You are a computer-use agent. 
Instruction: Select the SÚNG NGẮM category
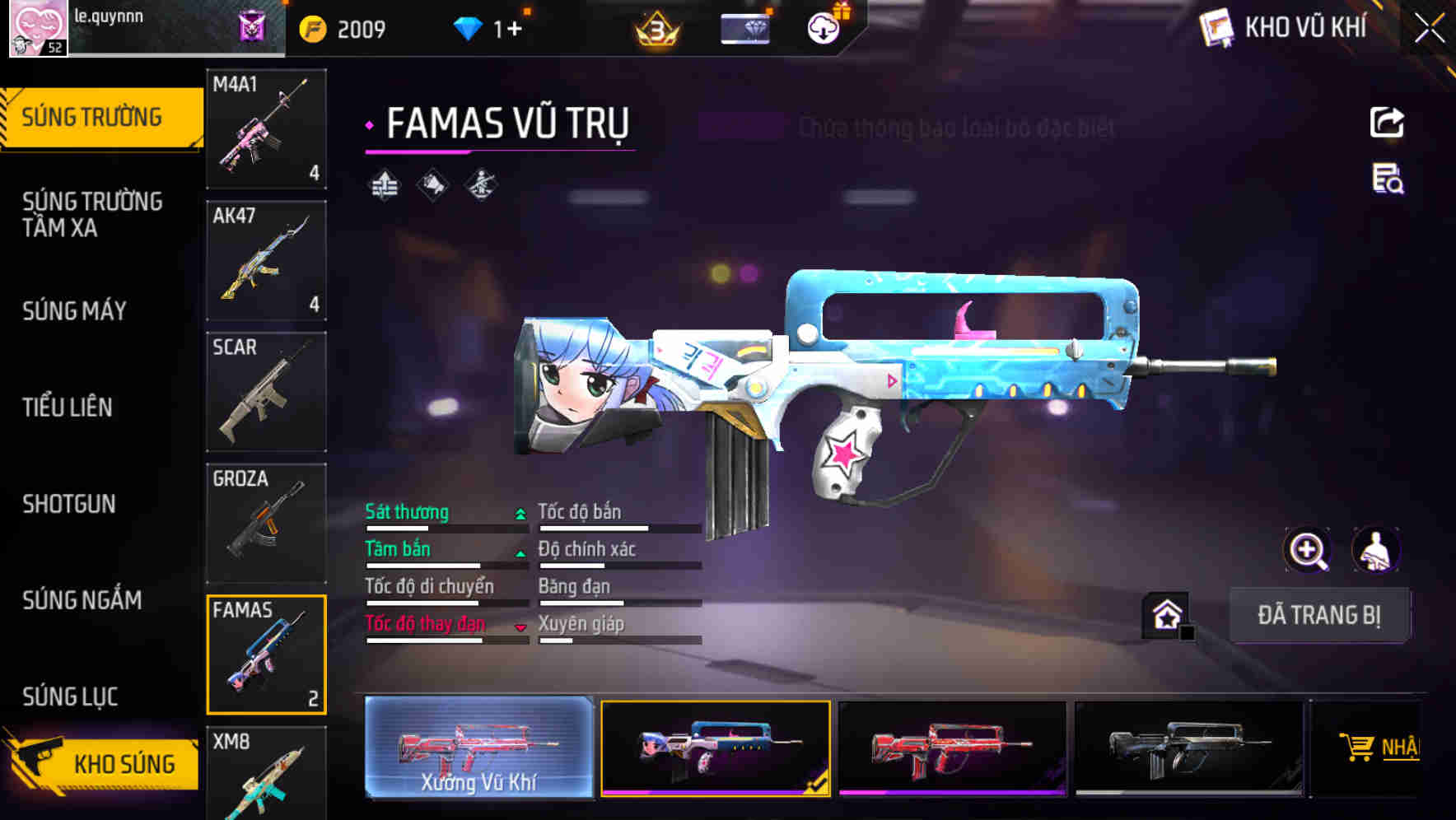(x=82, y=601)
